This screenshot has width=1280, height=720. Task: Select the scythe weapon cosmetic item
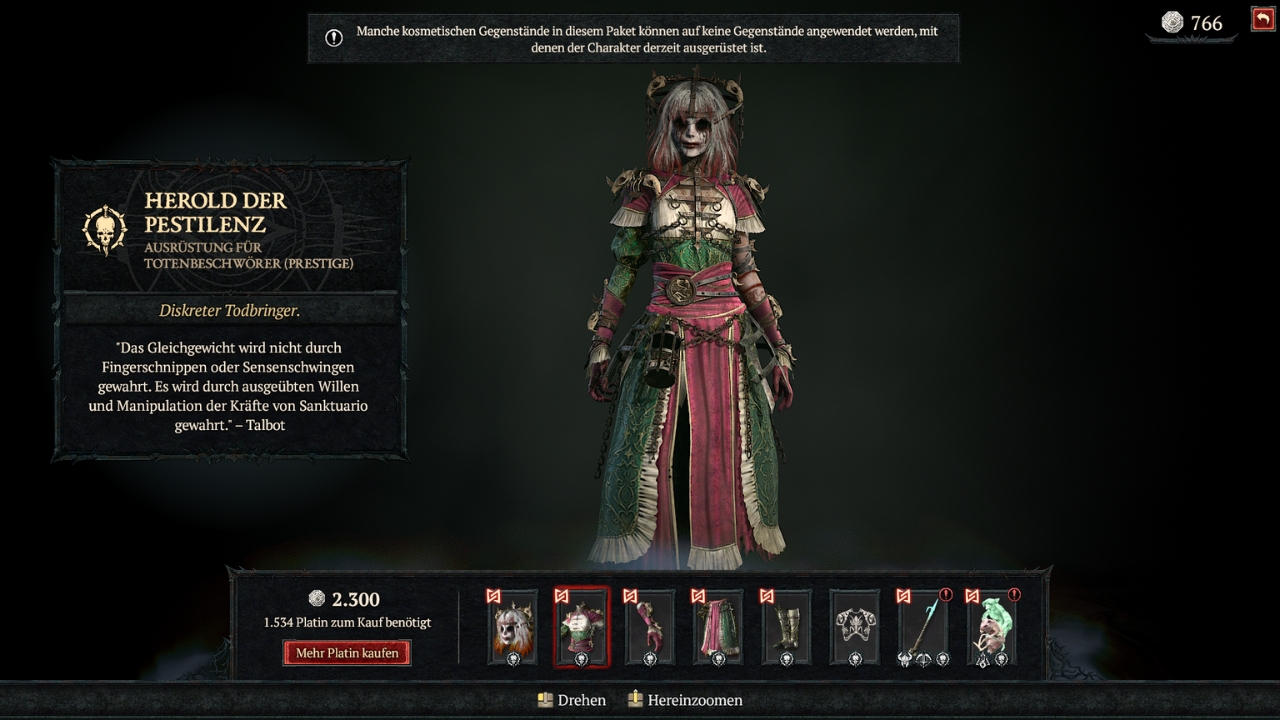923,627
